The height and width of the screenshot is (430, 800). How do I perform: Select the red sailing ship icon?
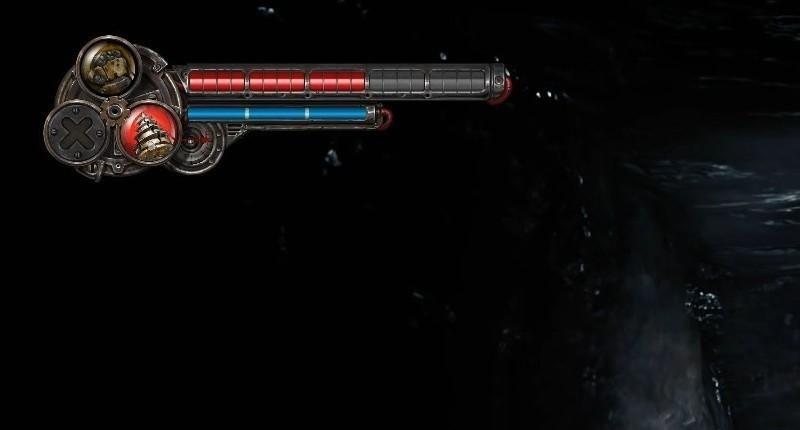click(147, 130)
